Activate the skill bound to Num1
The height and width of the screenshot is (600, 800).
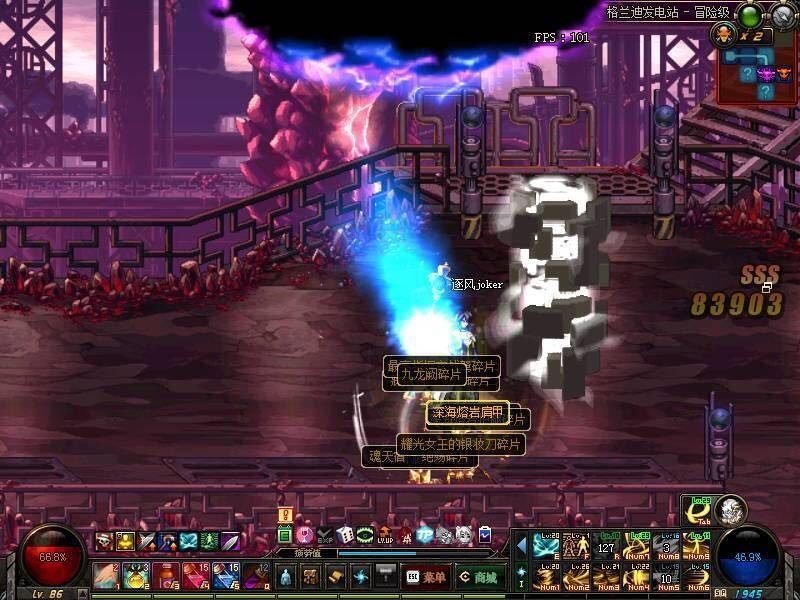pyautogui.click(x=546, y=576)
